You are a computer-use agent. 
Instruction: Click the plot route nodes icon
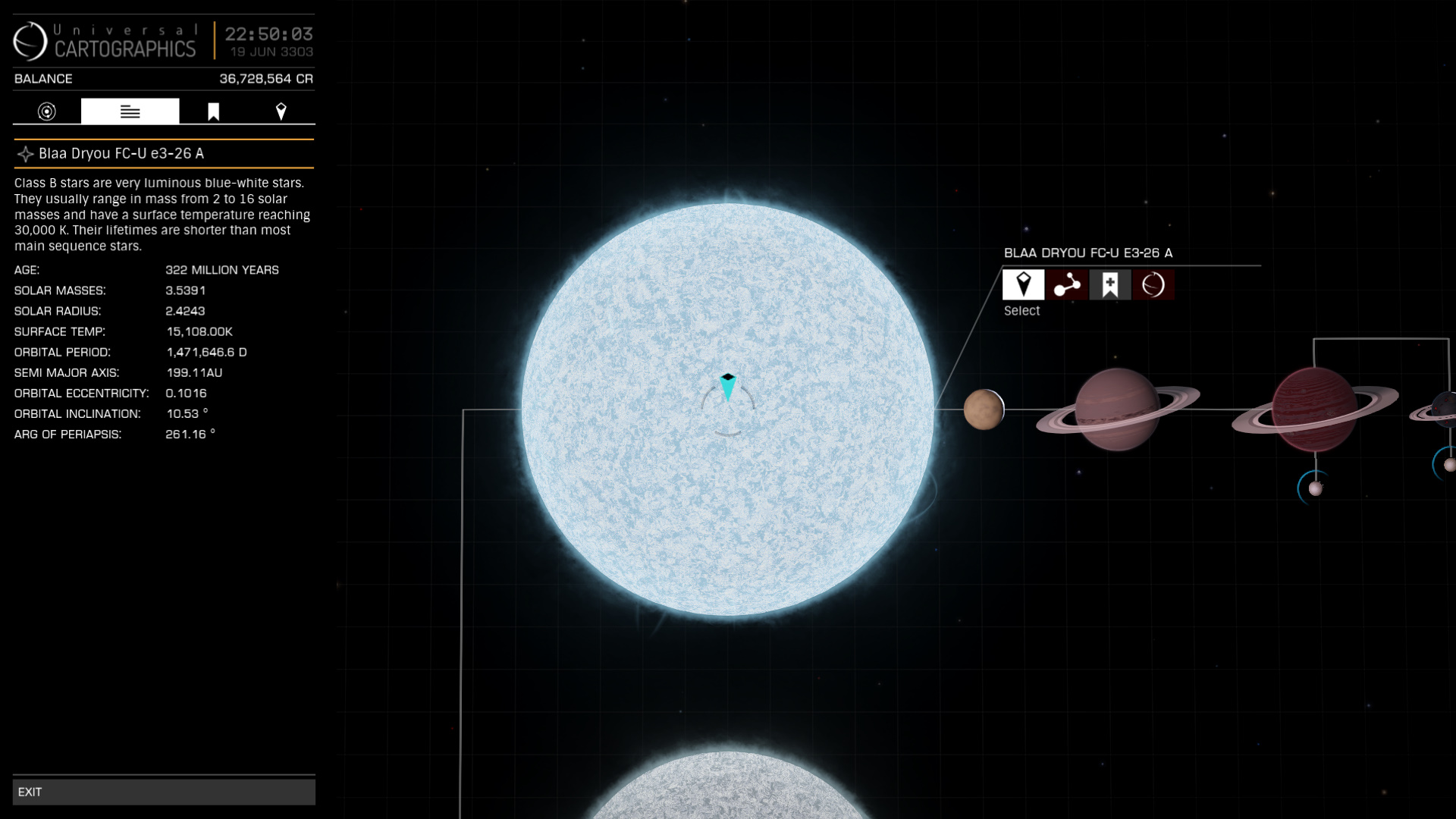pyautogui.click(x=1066, y=284)
